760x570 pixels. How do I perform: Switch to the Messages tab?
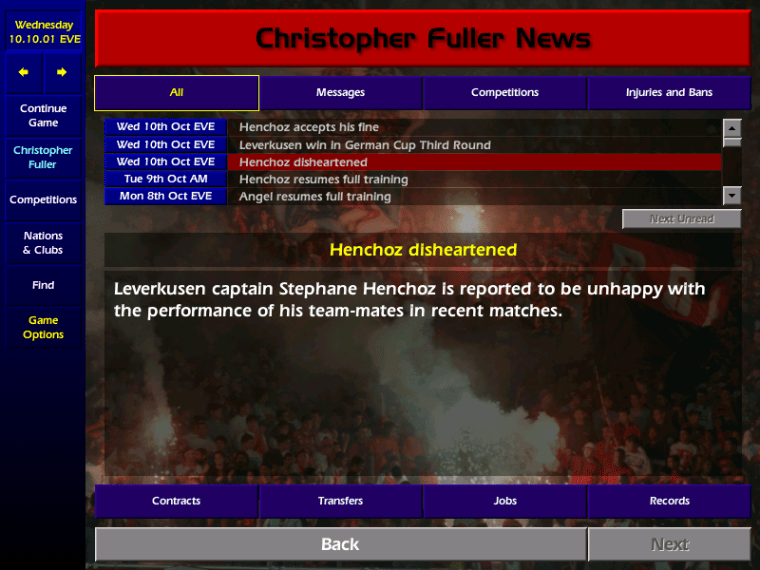(x=341, y=93)
